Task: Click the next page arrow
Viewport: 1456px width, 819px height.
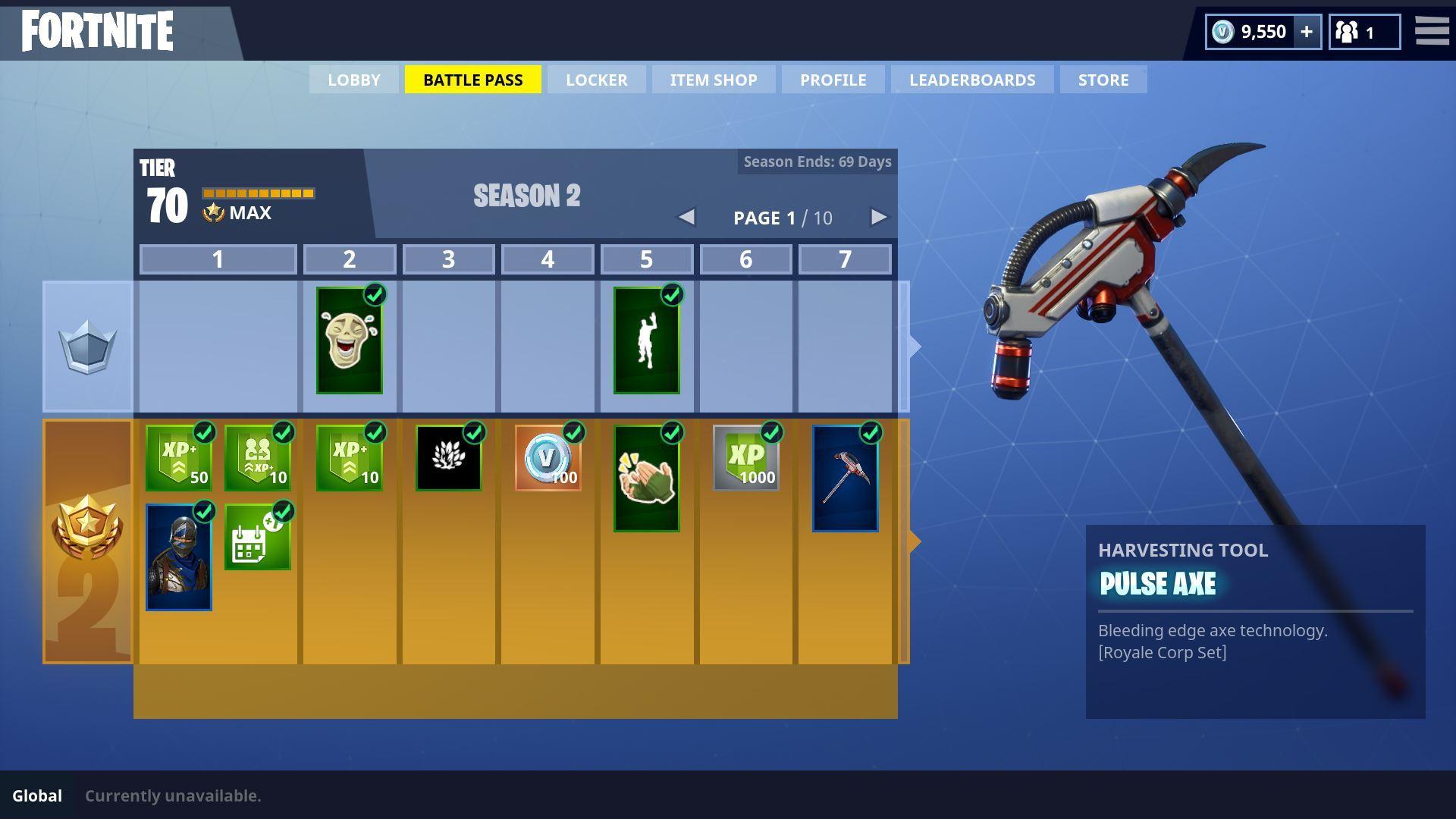Action: (x=878, y=218)
